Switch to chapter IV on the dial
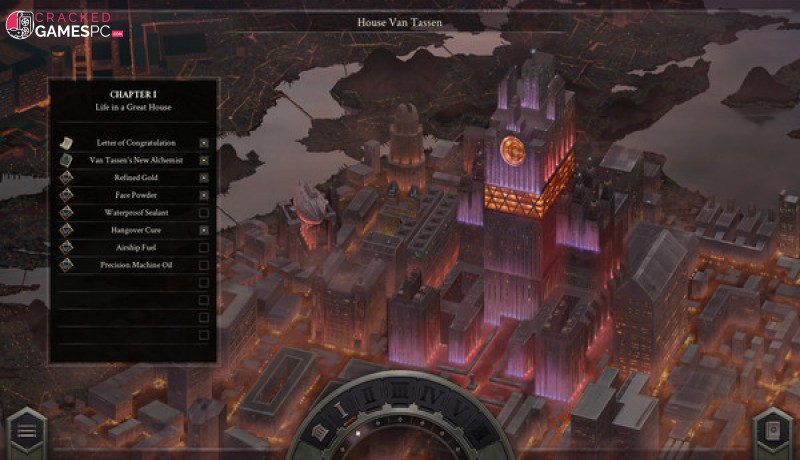The image size is (800, 460). click(x=427, y=397)
